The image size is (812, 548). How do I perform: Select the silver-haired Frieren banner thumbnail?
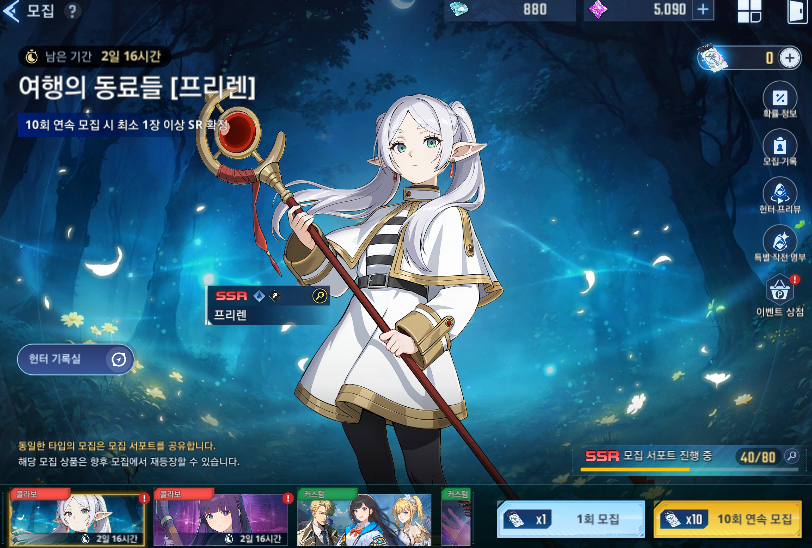pyautogui.click(x=77, y=519)
